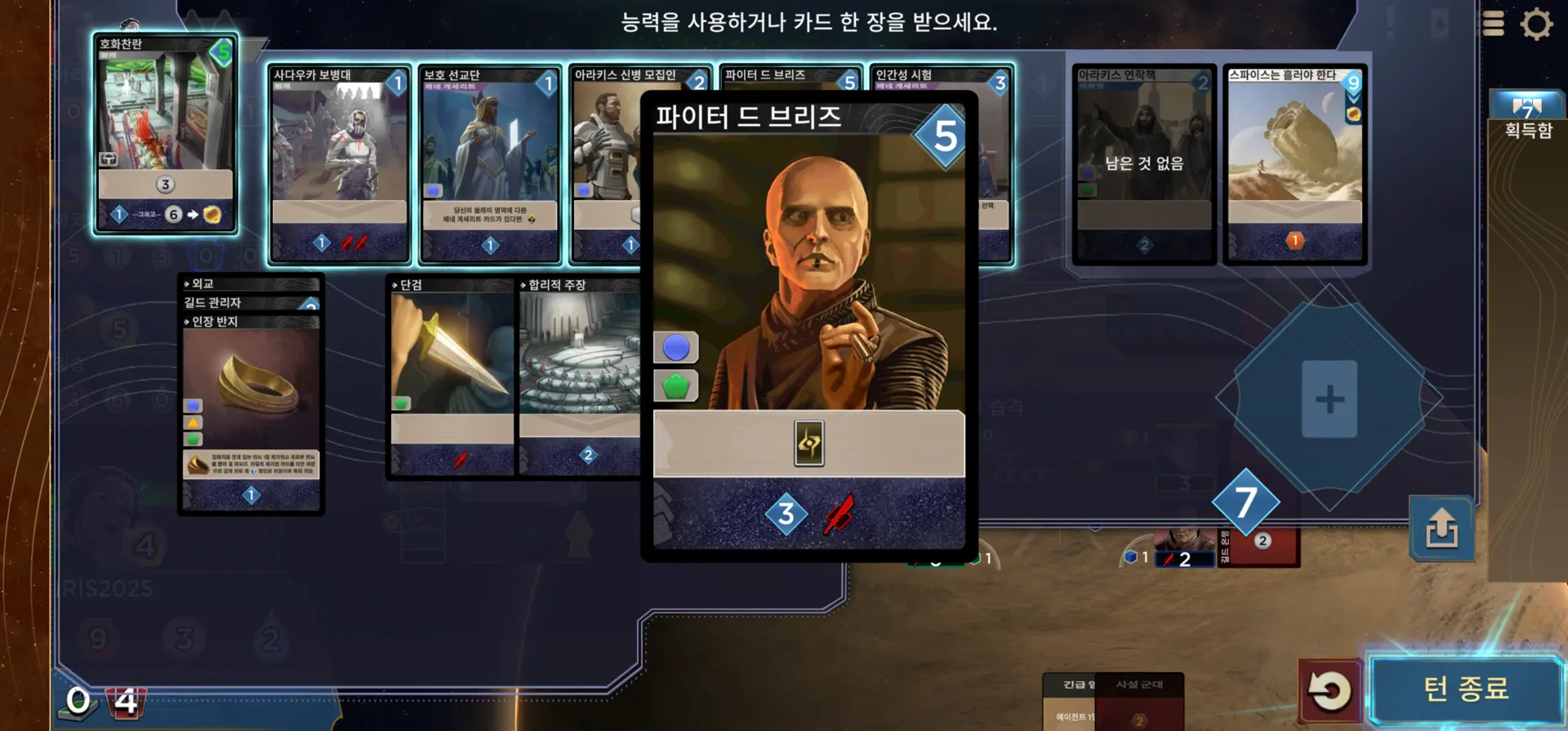
Task: Click the enlarged 파이터 드 브리즈 card
Action: [808, 327]
